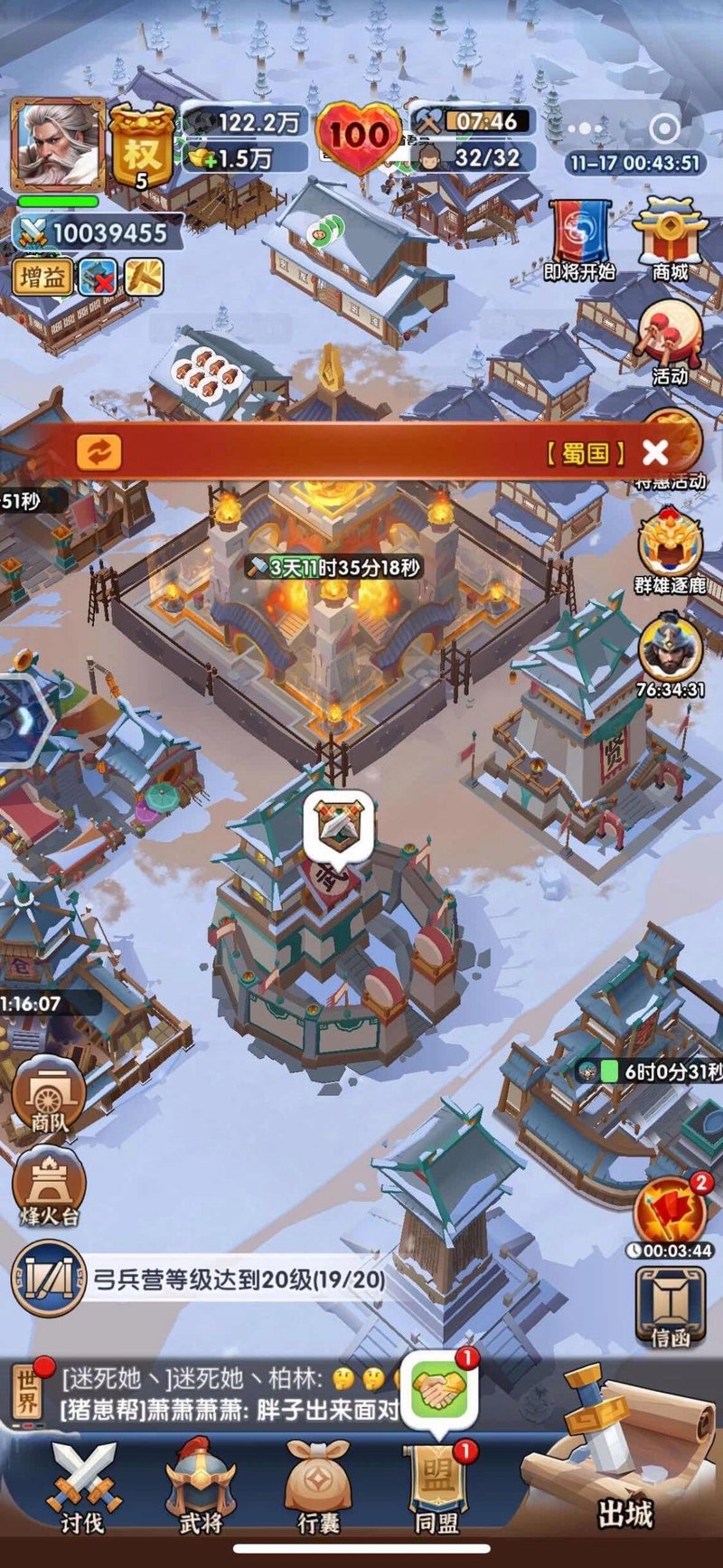The image size is (723, 1568).
Task: Close the 蜀国 orange banner
Action: coord(655,452)
